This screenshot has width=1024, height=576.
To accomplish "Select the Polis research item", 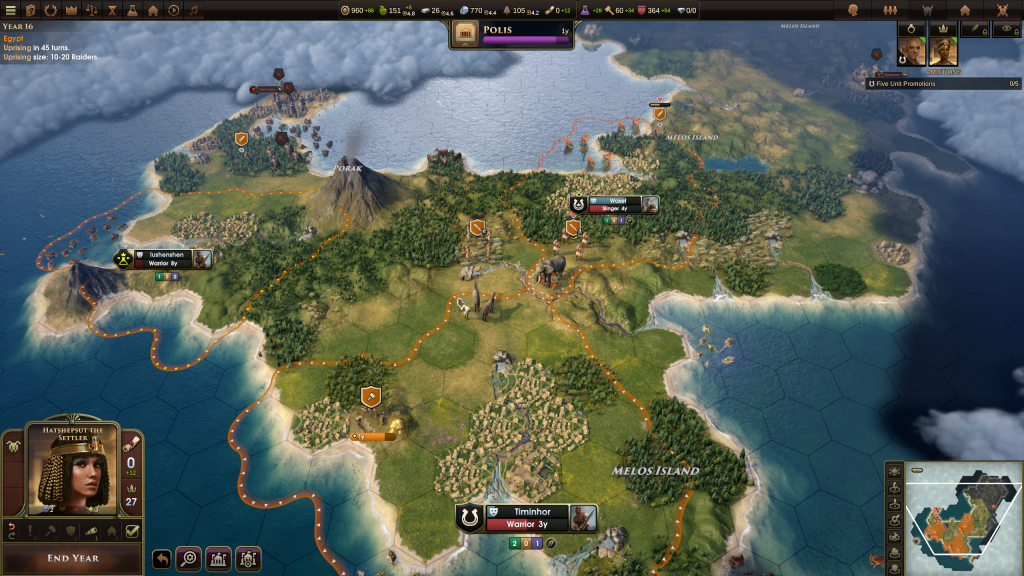I will click(x=512, y=35).
